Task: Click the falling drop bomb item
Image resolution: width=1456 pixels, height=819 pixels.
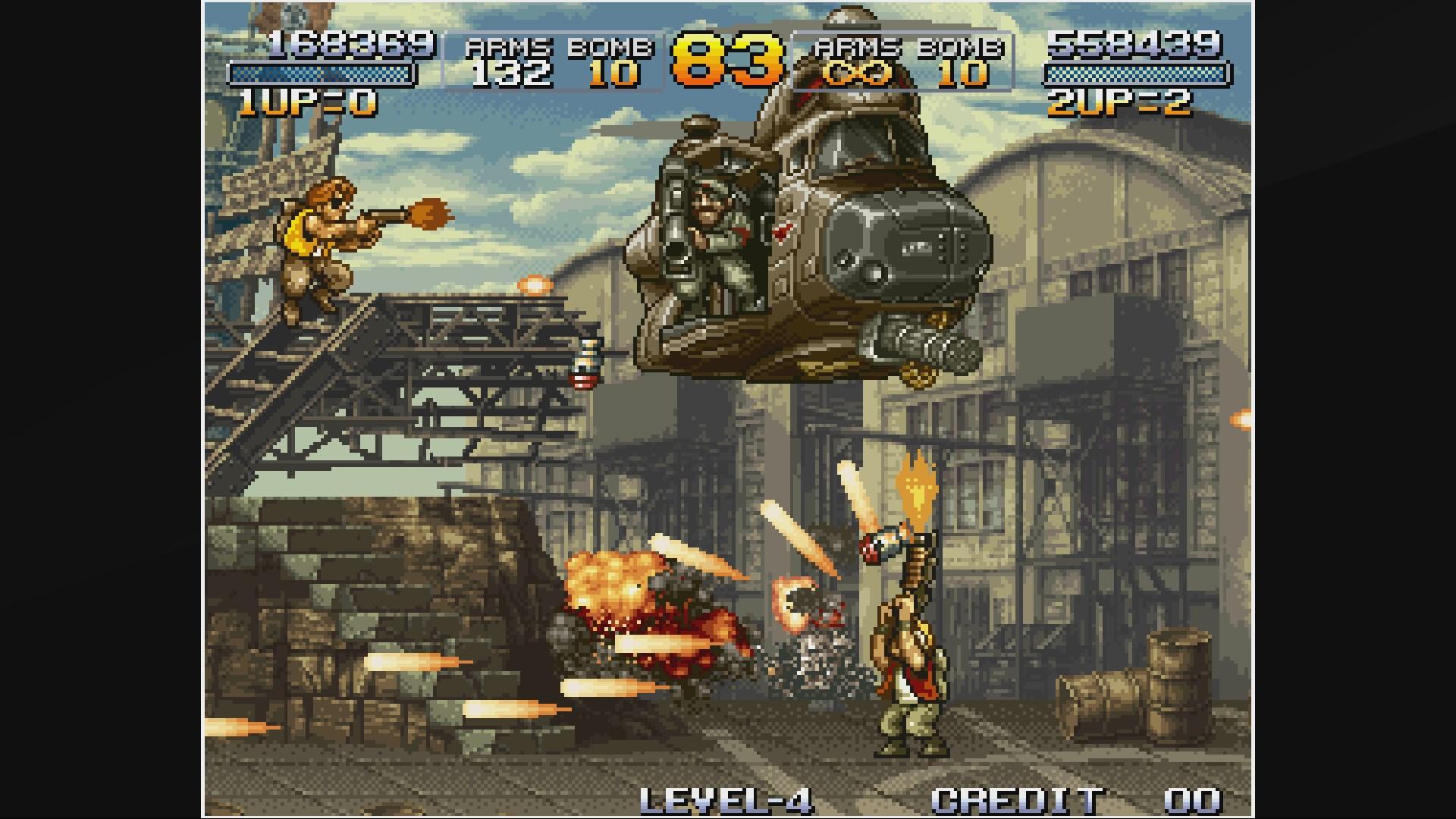Action: tap(585, 364)
